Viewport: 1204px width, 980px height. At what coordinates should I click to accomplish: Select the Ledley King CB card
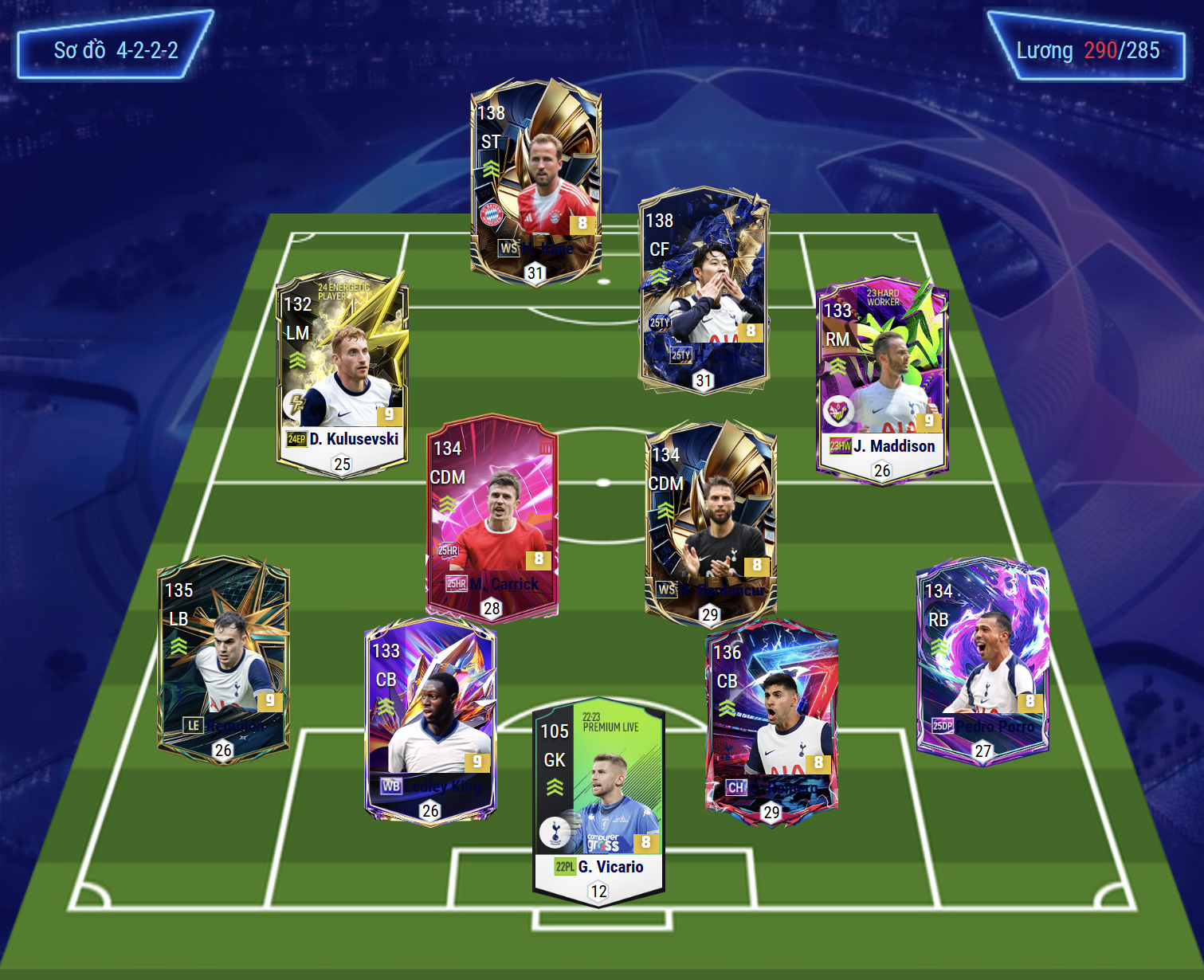pyautogui.click(x=430, y=719)
